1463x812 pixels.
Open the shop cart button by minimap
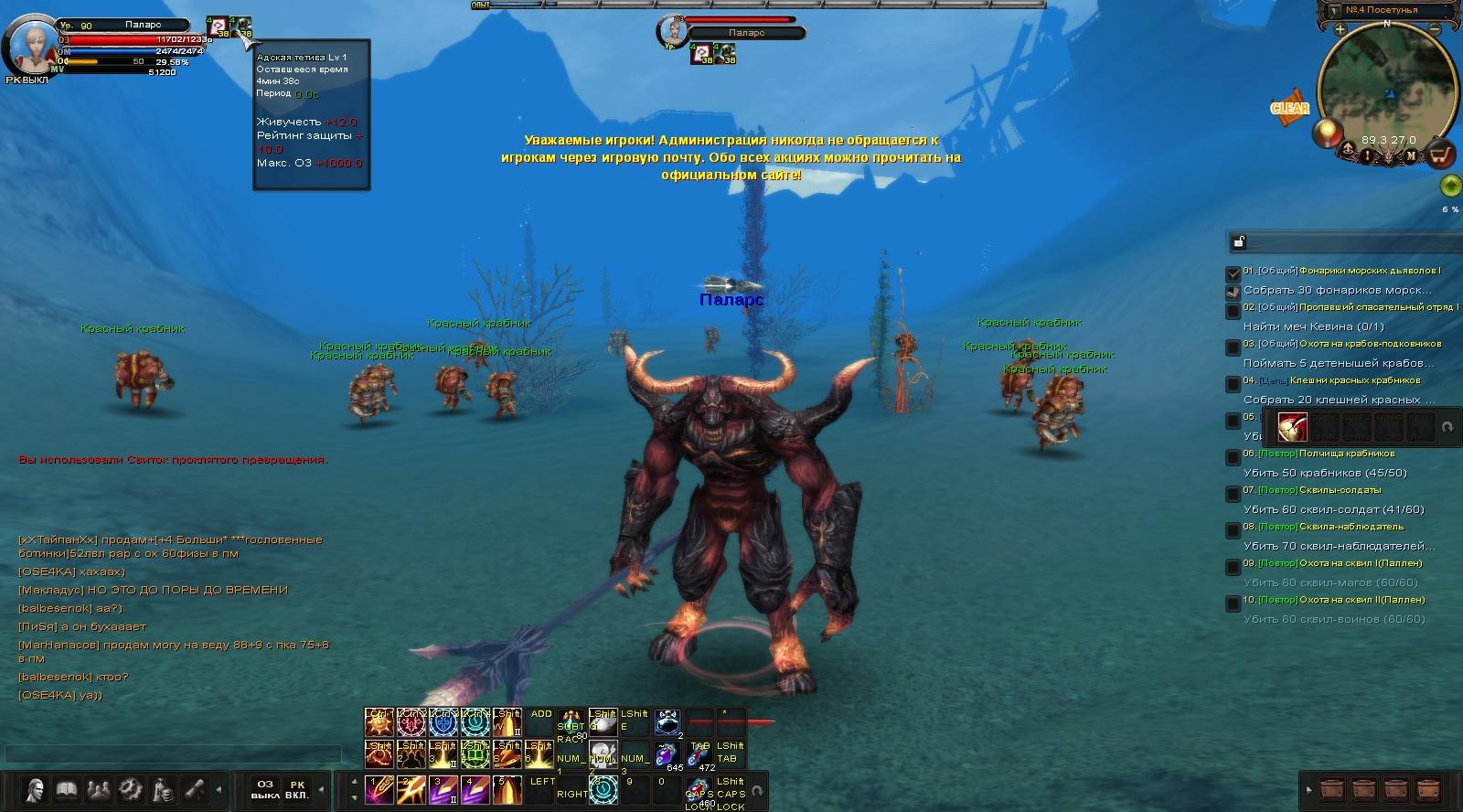[x=1442, y=155]
